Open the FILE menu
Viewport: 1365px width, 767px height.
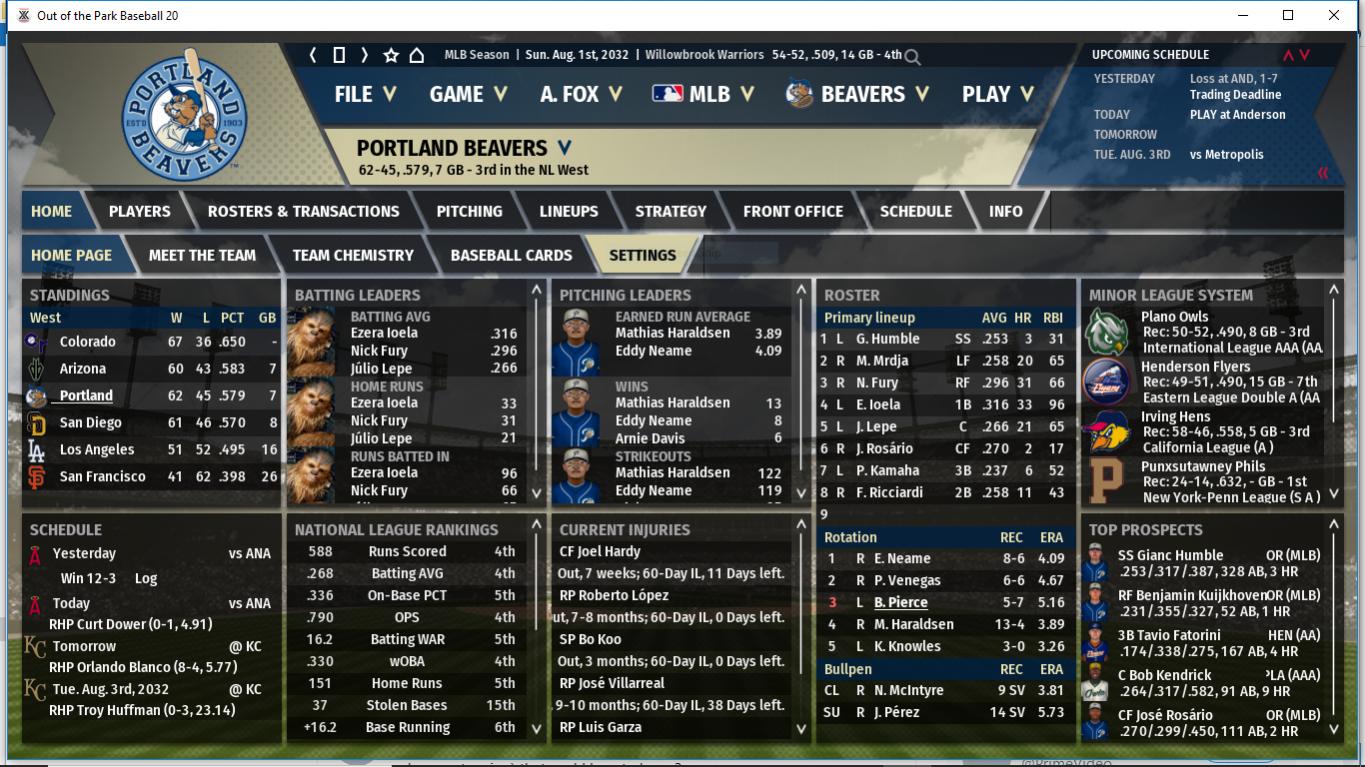tap(365, 94)
